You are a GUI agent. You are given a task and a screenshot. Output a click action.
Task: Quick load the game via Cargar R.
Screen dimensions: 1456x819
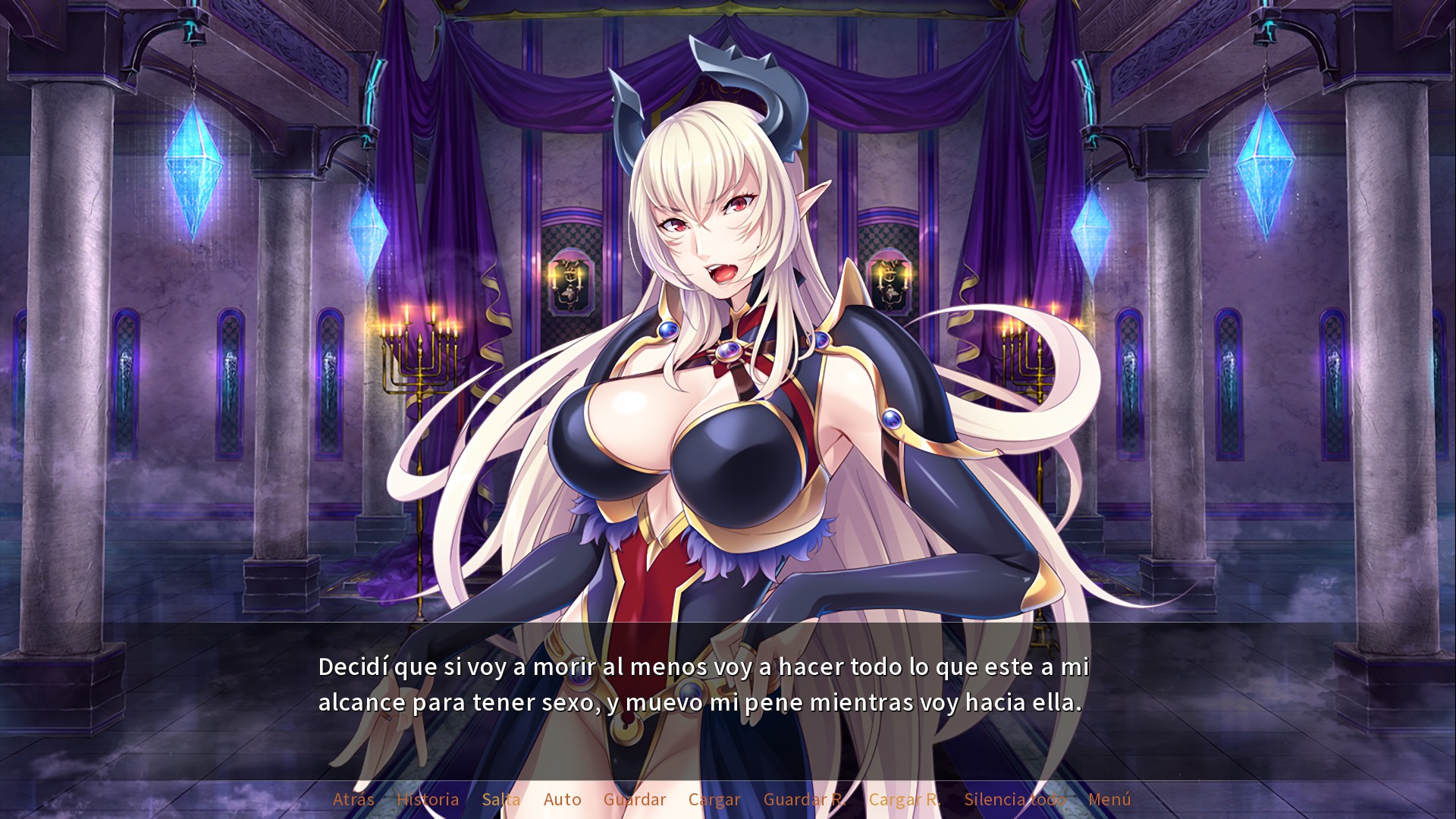click(x=906, y=799)
